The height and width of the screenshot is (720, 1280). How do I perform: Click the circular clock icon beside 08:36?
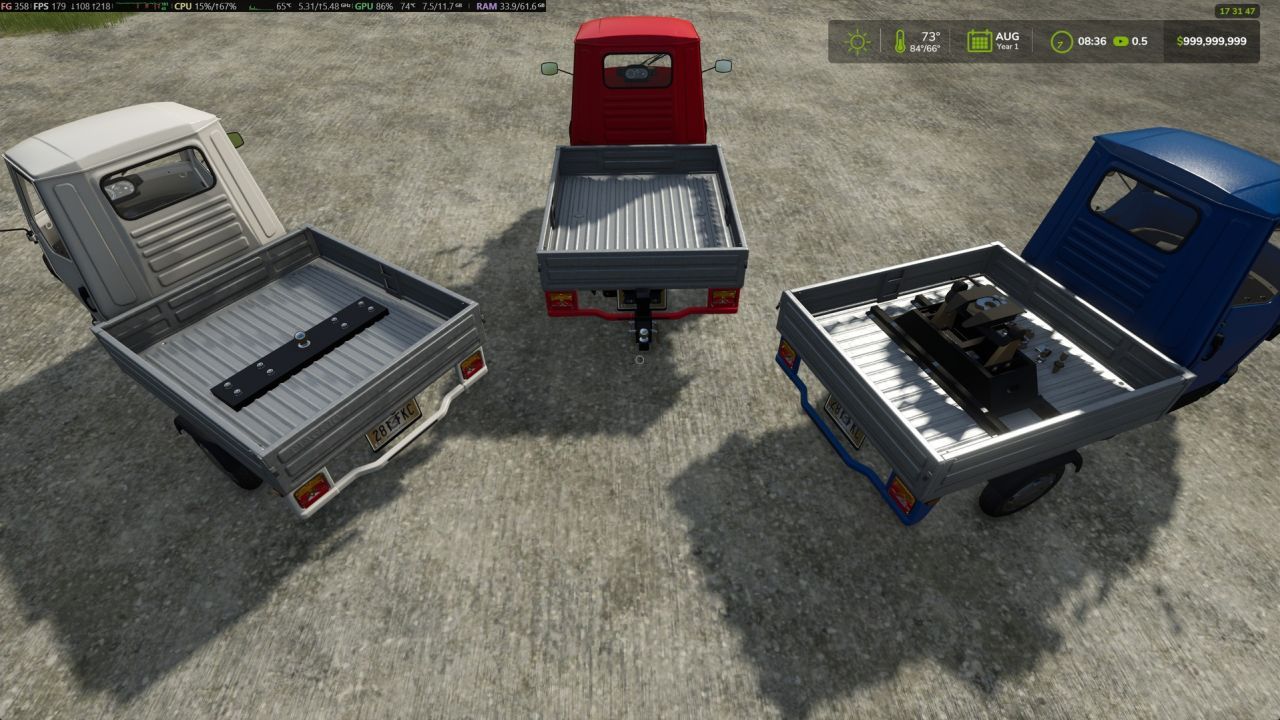tap(1059, 41)
